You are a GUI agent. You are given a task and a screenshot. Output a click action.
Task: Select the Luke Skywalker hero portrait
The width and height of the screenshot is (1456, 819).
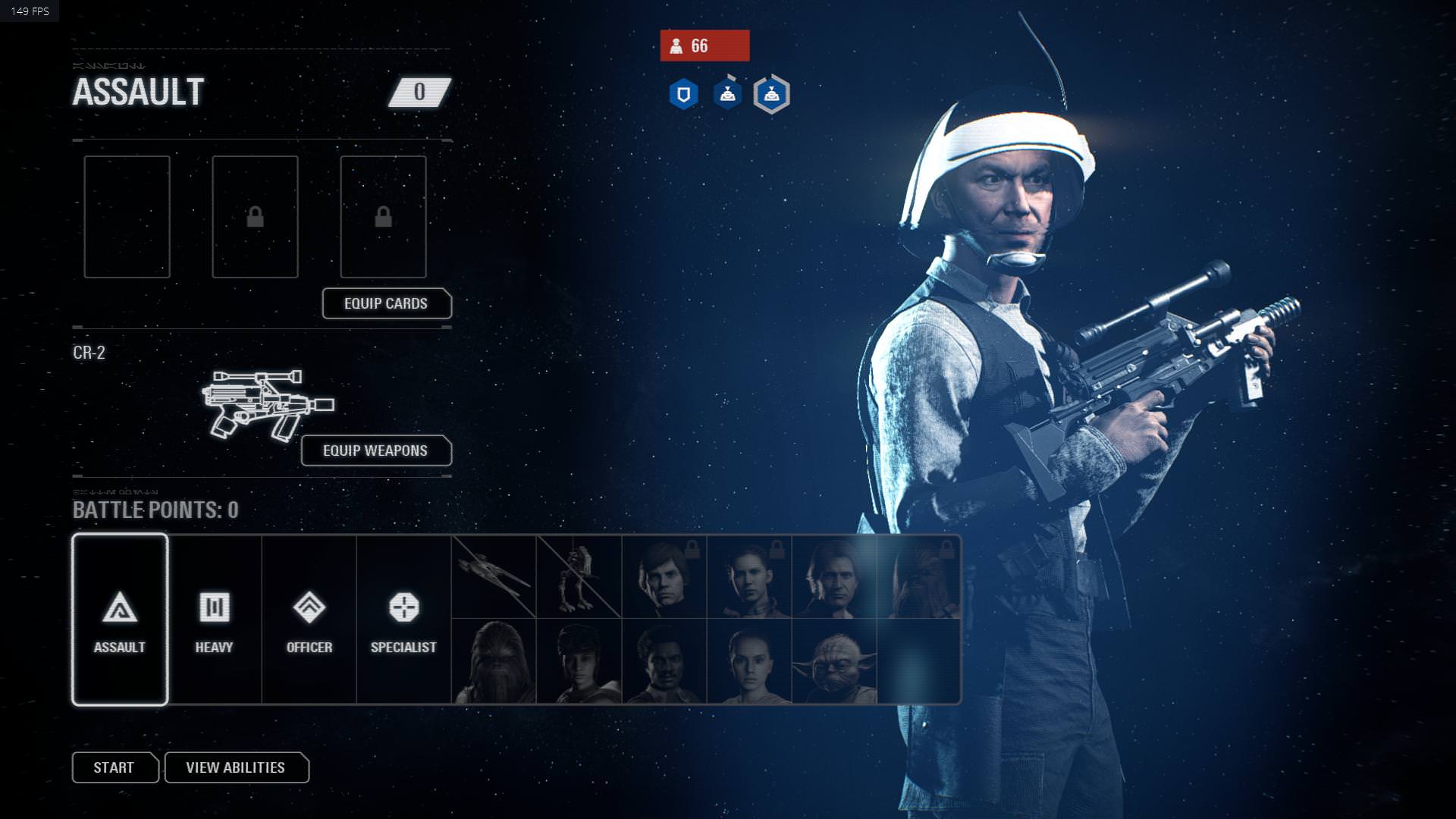pos(664,577)
